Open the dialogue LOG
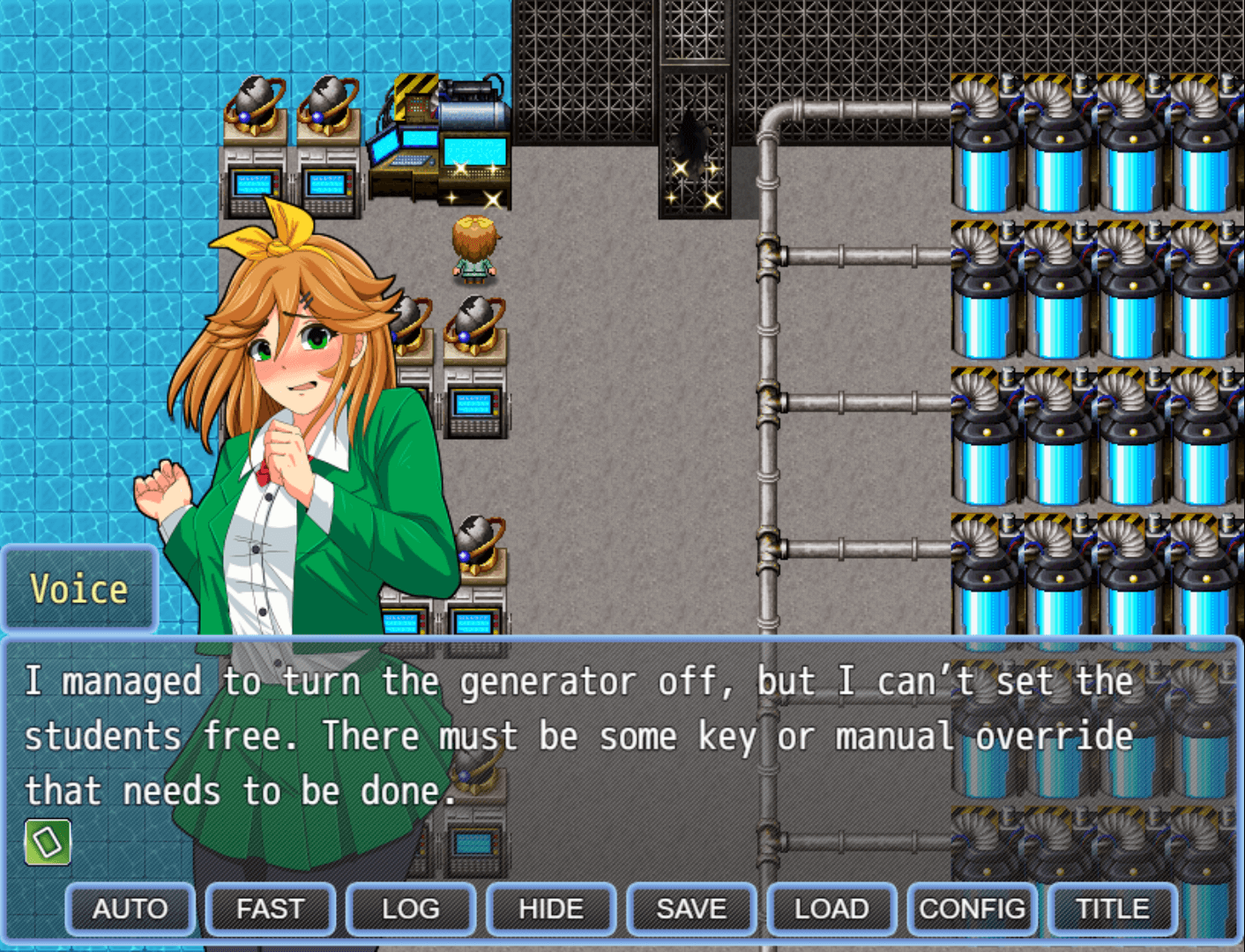This screenshot has width=1245, height=952. pos(410,909)
